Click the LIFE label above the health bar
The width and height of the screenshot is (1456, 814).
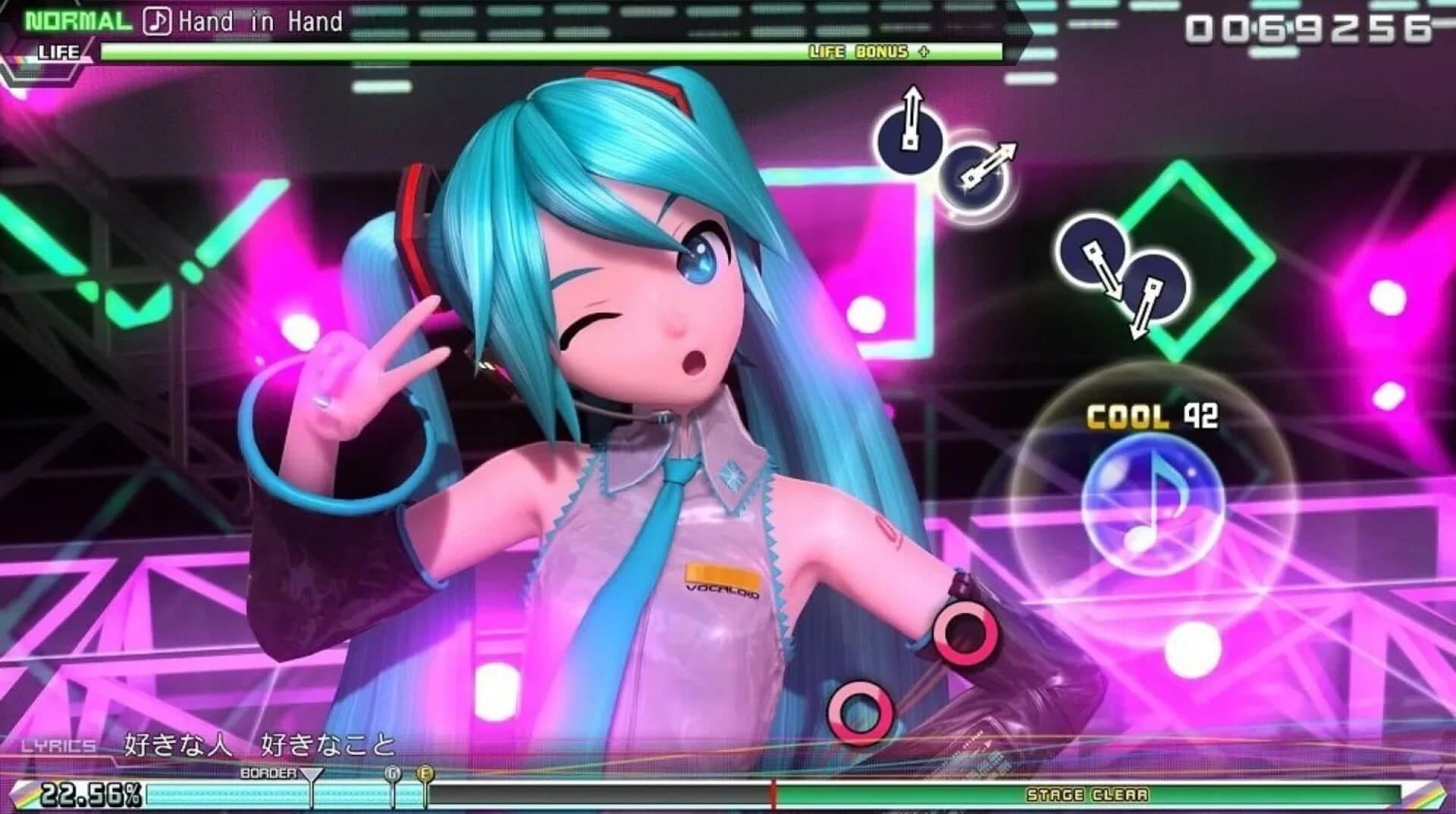pyautogui.click(x=60, y=52)
